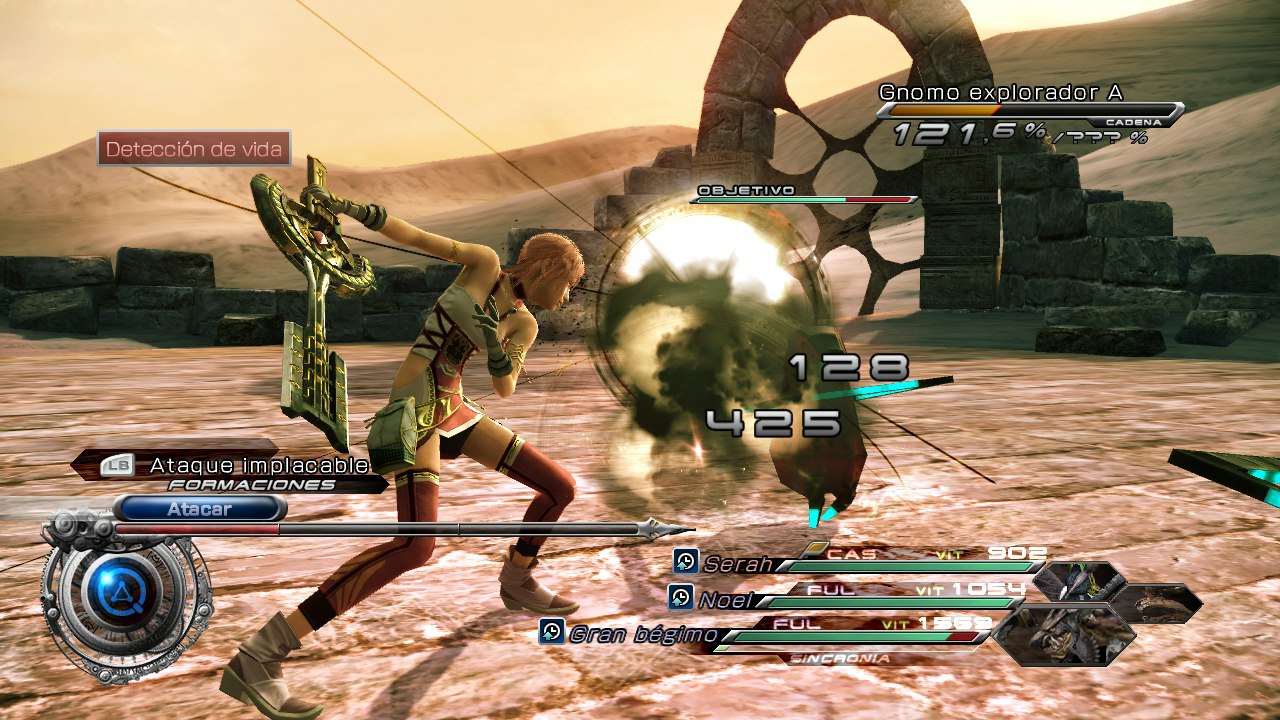Image resolution: width=1280 pixels, height=720 pixels.
Task: Click the swap icon next to Gran bégimo
Action: point(552,632)
